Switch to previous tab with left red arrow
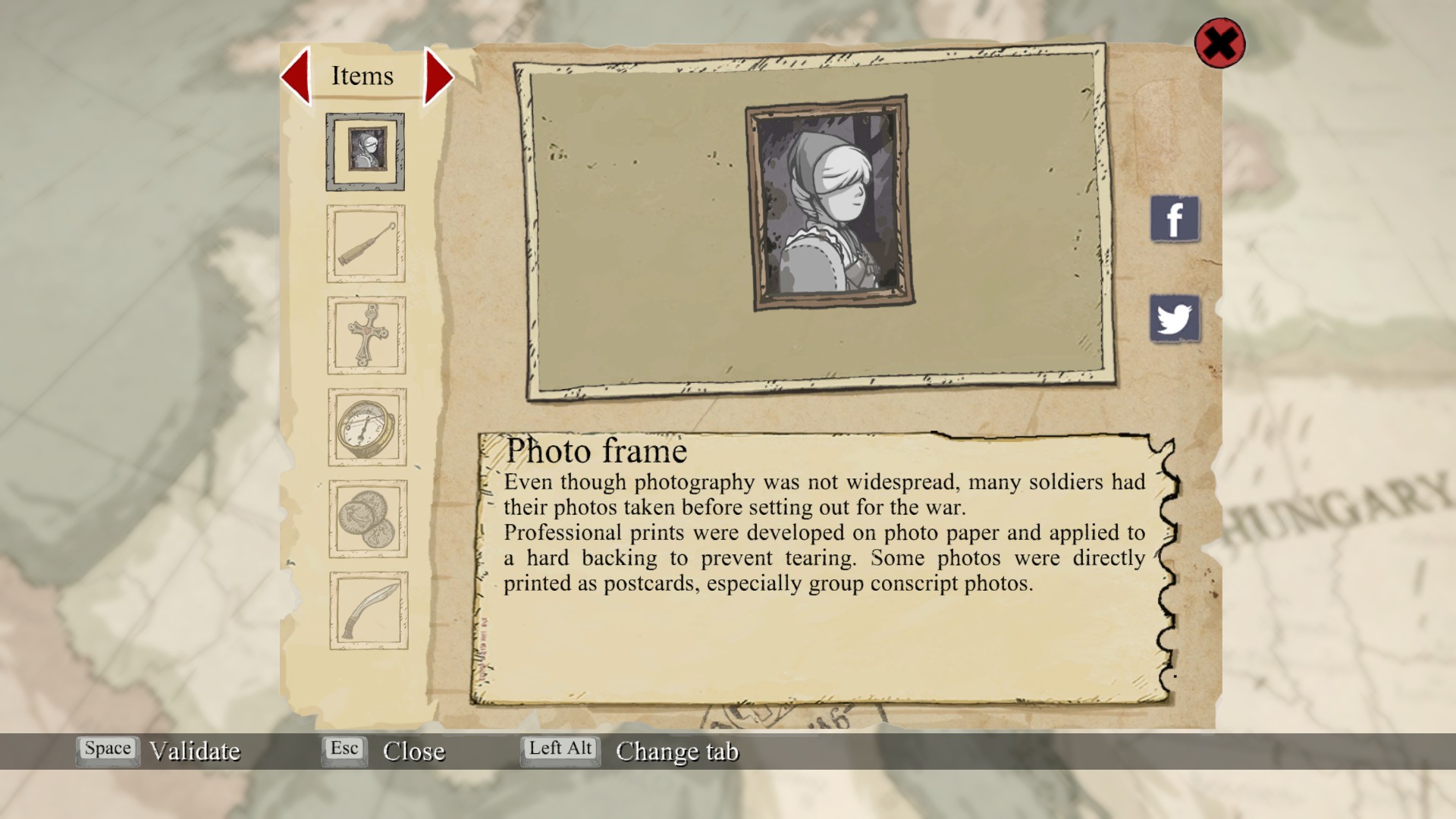The height and width of the screenshot is (819, 1456). [297, 75]
